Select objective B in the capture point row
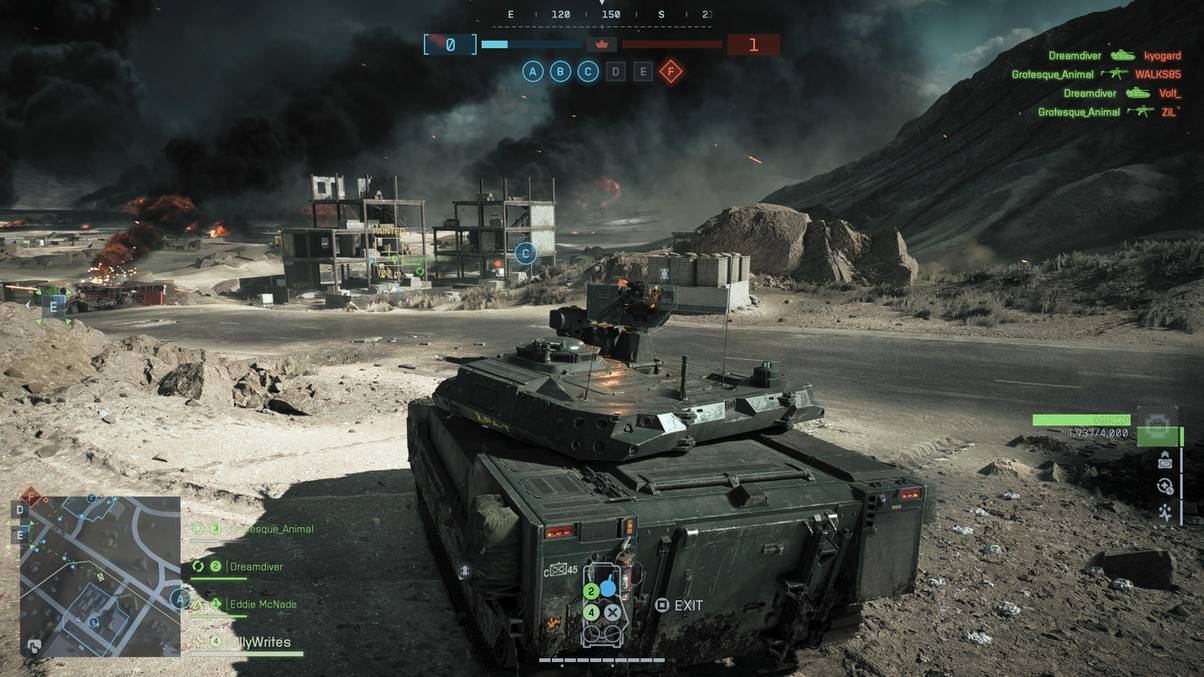 pos(561,71)
